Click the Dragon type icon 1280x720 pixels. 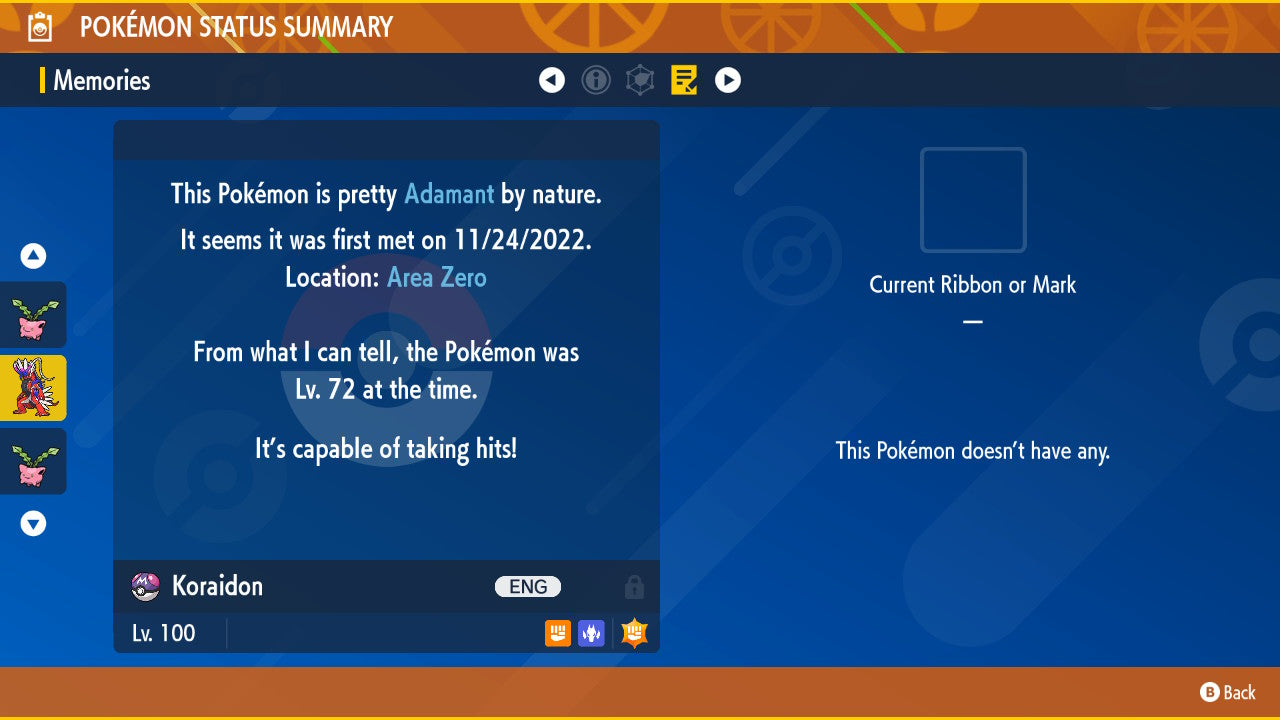click(590, 633)
